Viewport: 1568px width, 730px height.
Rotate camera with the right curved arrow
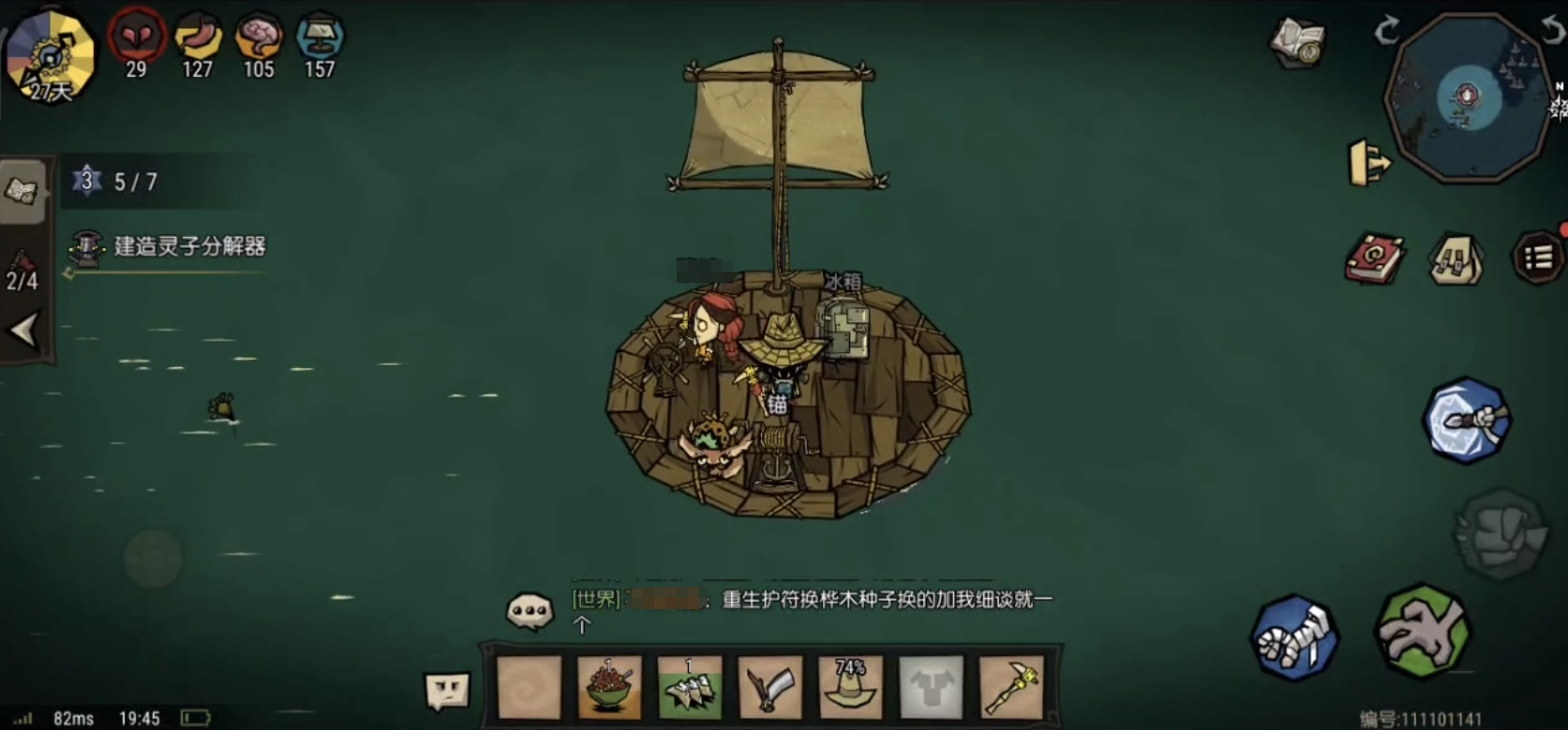1553,29
